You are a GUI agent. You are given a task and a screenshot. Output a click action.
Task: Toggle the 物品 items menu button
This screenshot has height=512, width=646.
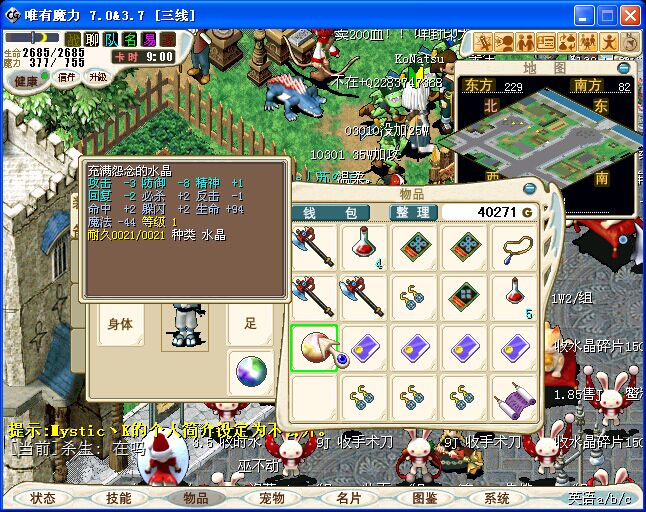pyautogui.click(x=195, y=497)
